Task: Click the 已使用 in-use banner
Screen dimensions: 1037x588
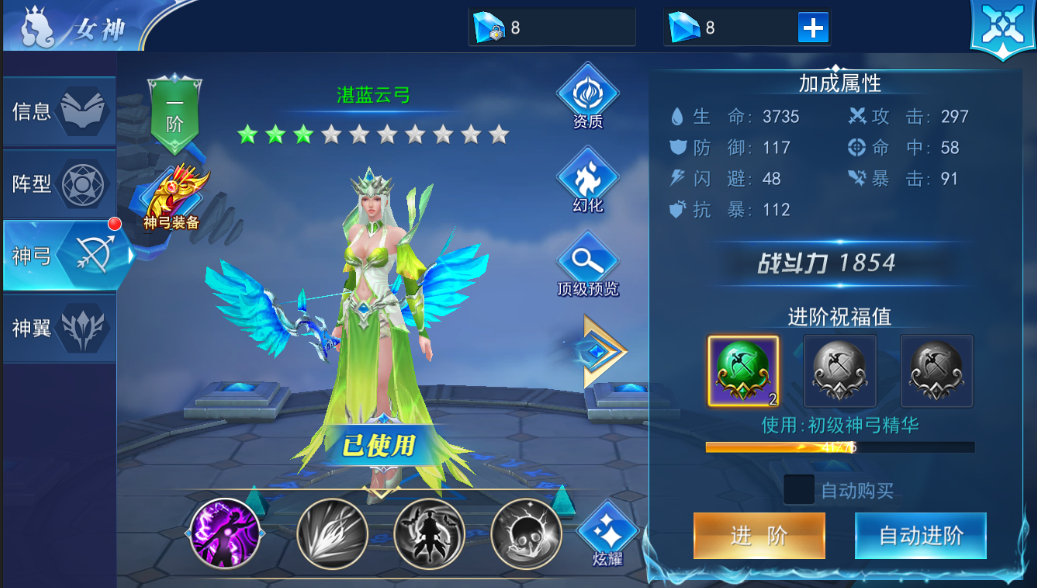Action: click(x=378, y=444)
